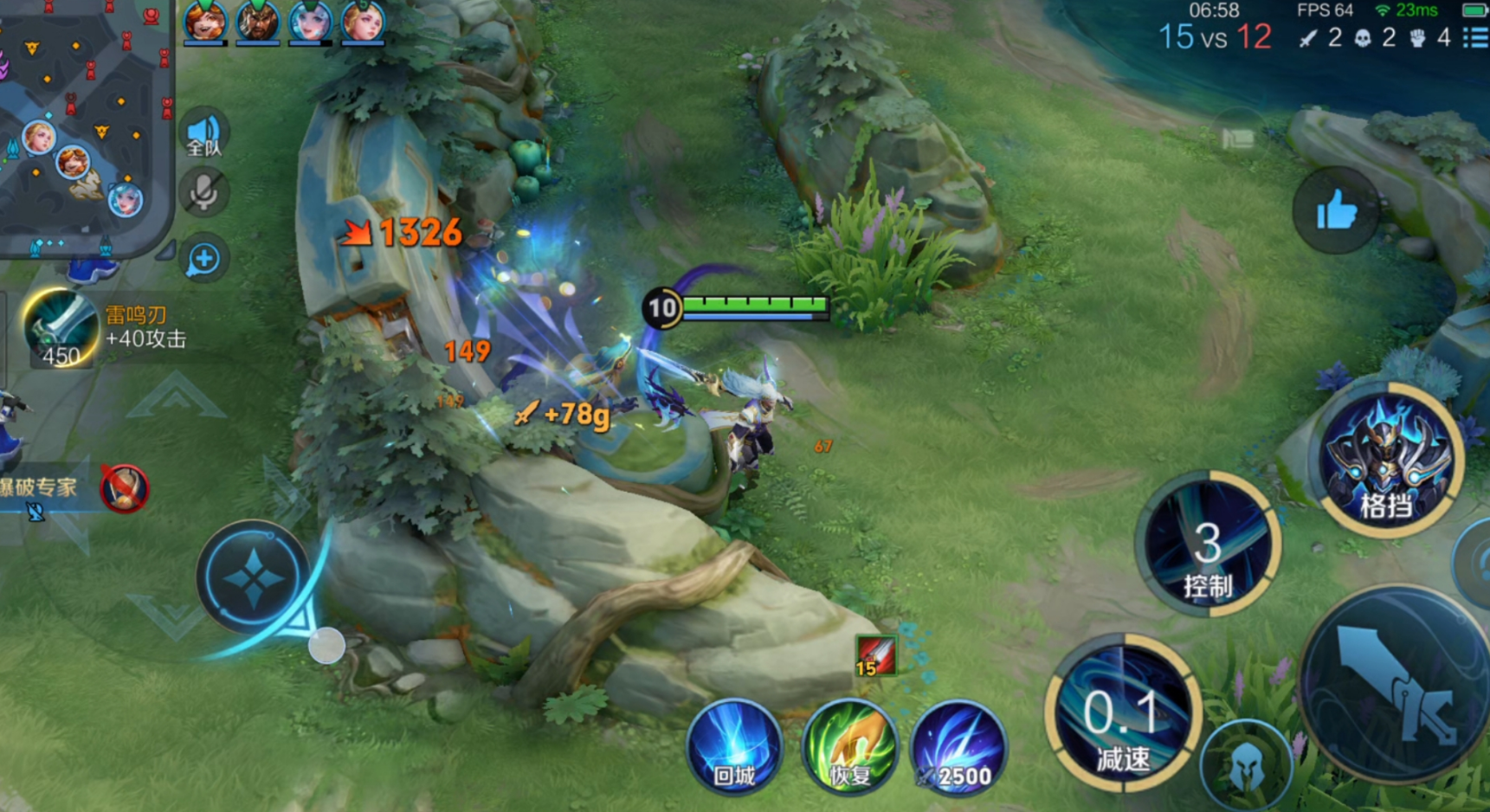The width and height of the screenshot is (1490, 812).
Task: Tap the 爆破专家 announcement icon
Action: point(125,488)
